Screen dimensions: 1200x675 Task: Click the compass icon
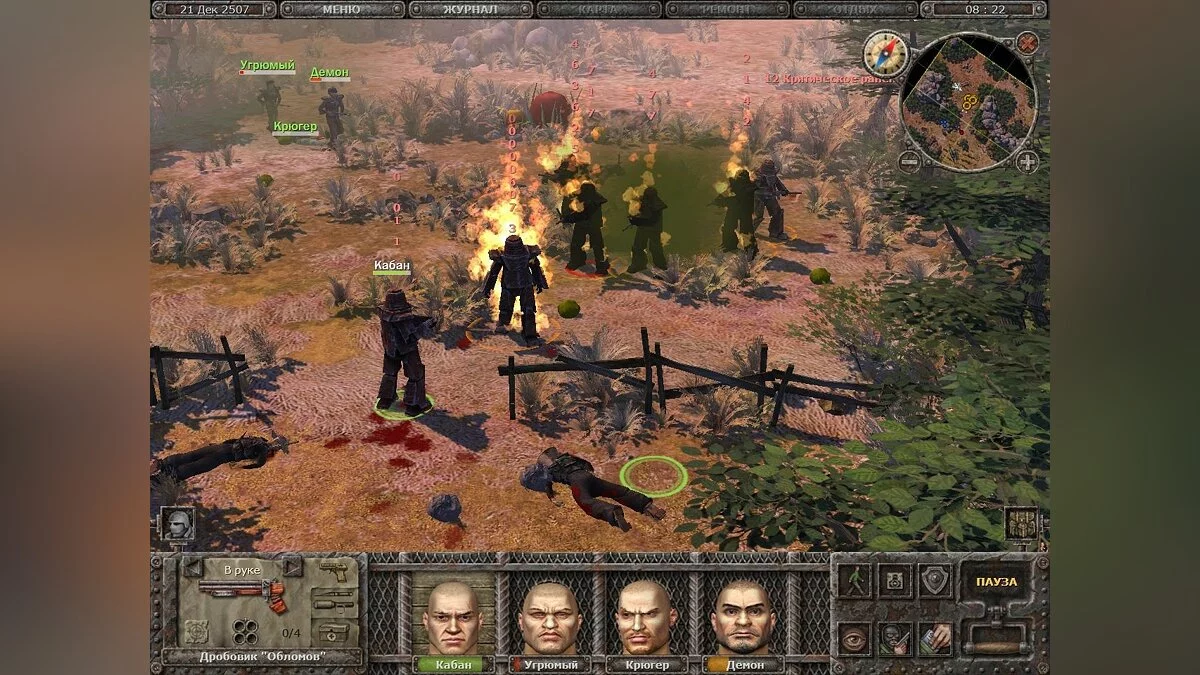pyautogui.click(x=885, y=52)
